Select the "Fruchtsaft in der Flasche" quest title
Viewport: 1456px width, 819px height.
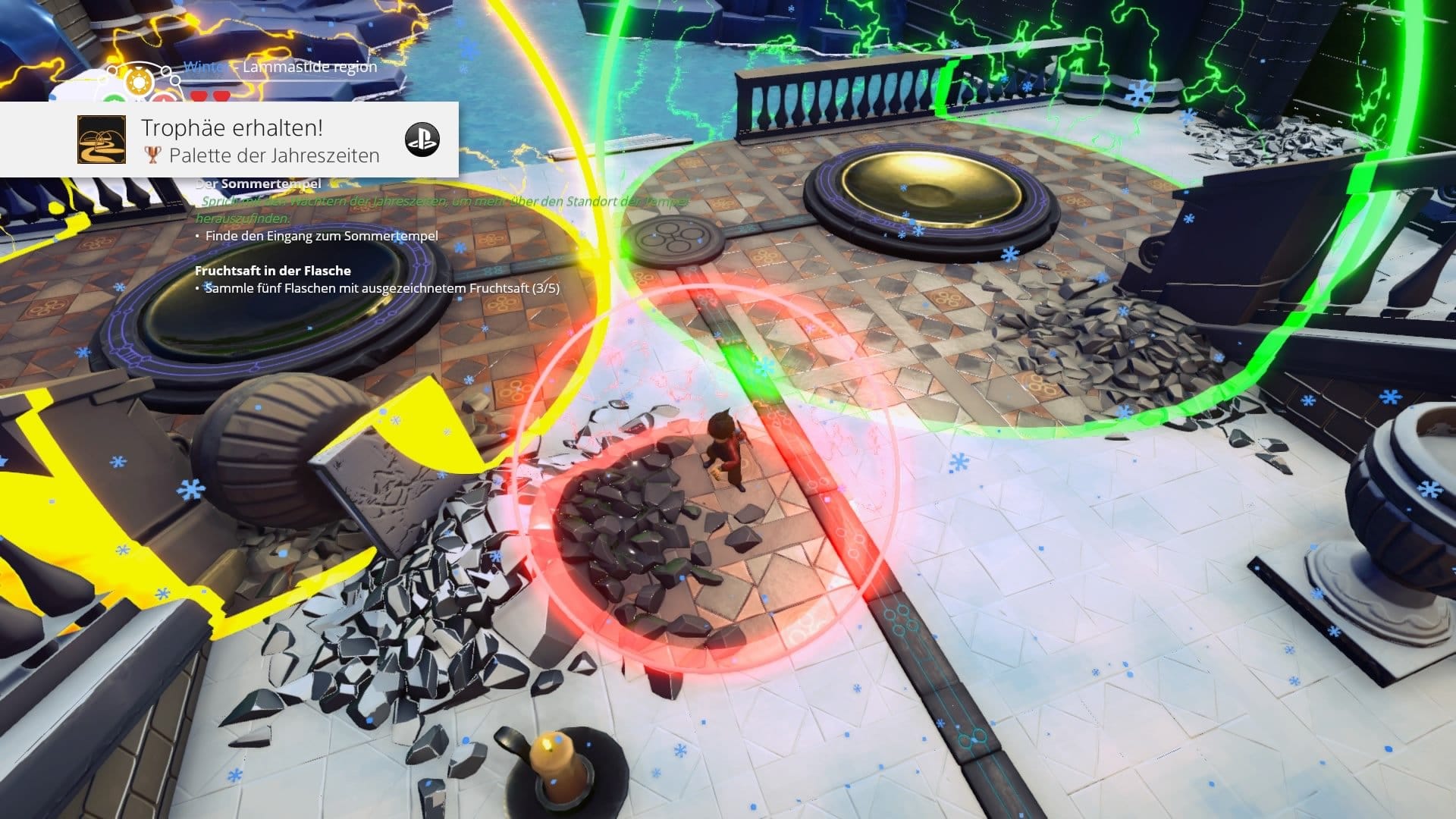(x=273, y=271)
